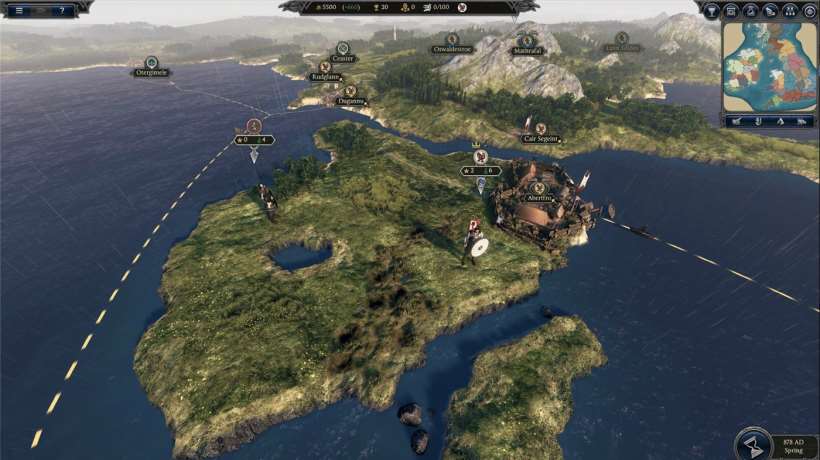The width and height of the screenshot is (820, 460).
Task: Select the Mathrafal settlement label
Action: click(x=526, y=49)
